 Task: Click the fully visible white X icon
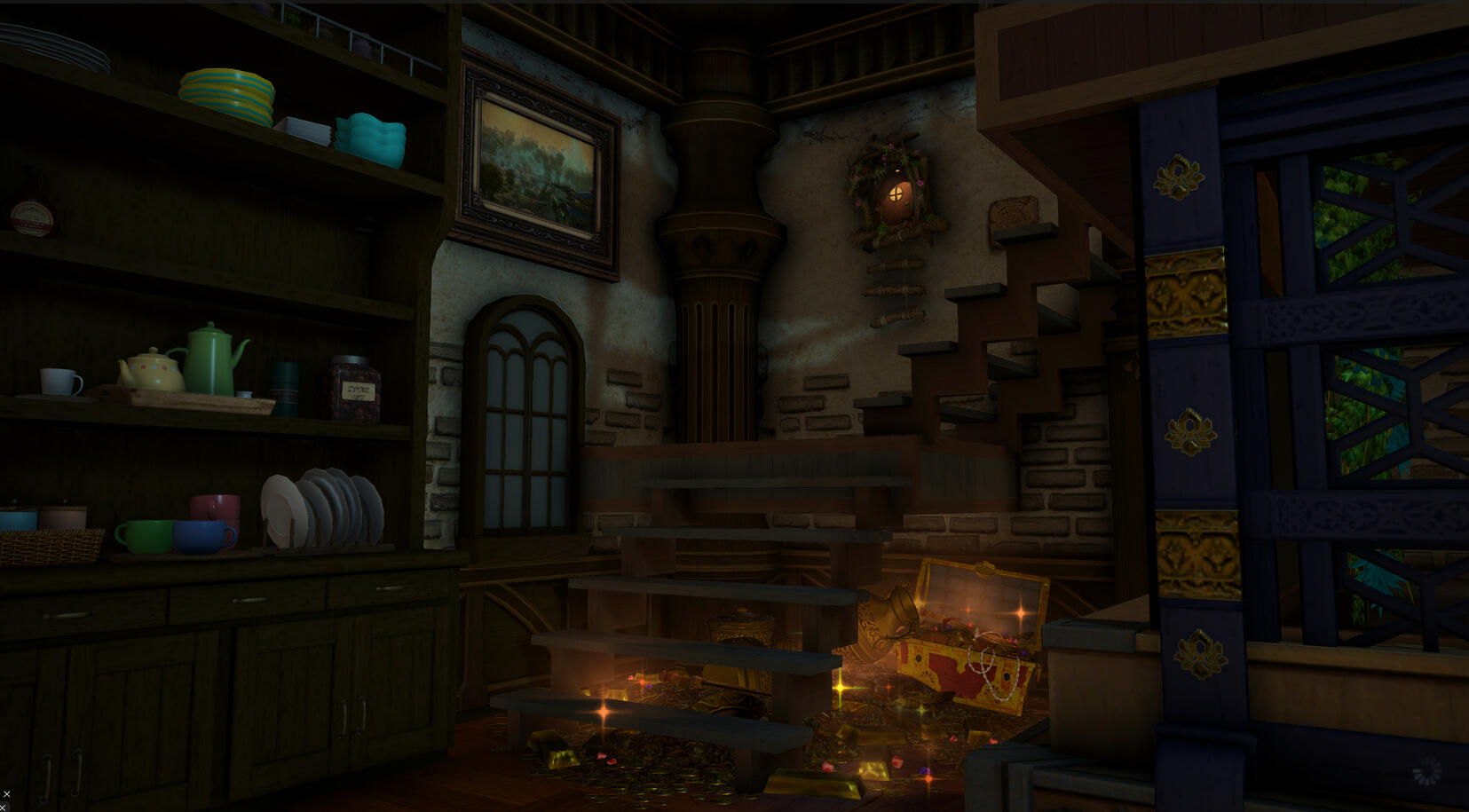pos(7,794)
